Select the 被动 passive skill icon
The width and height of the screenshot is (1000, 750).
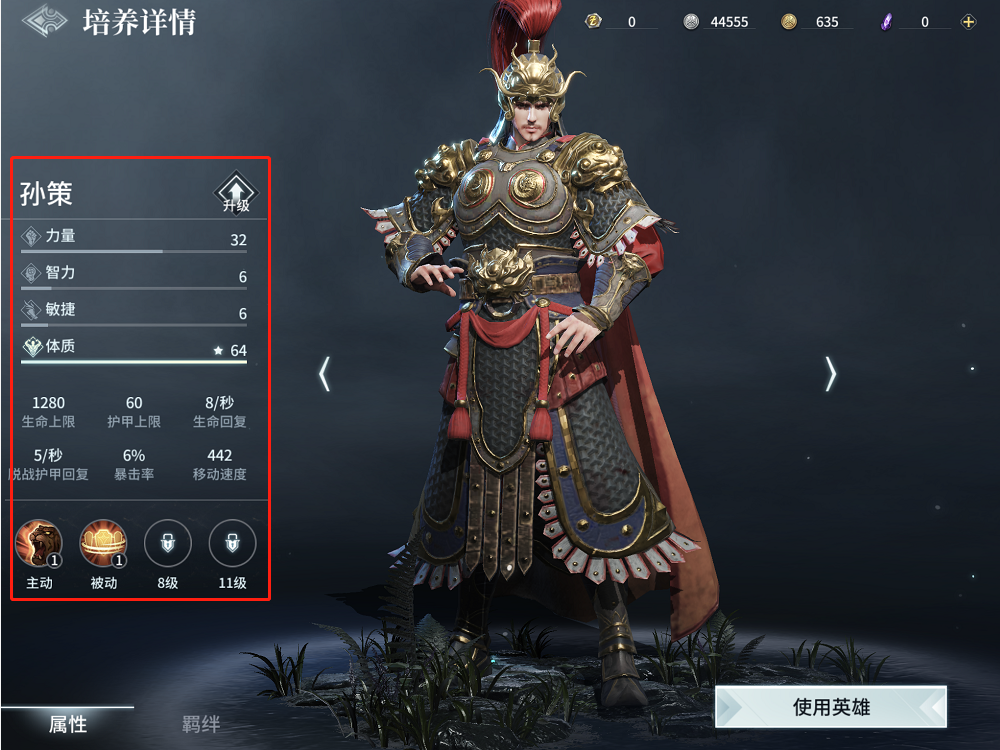103,544
